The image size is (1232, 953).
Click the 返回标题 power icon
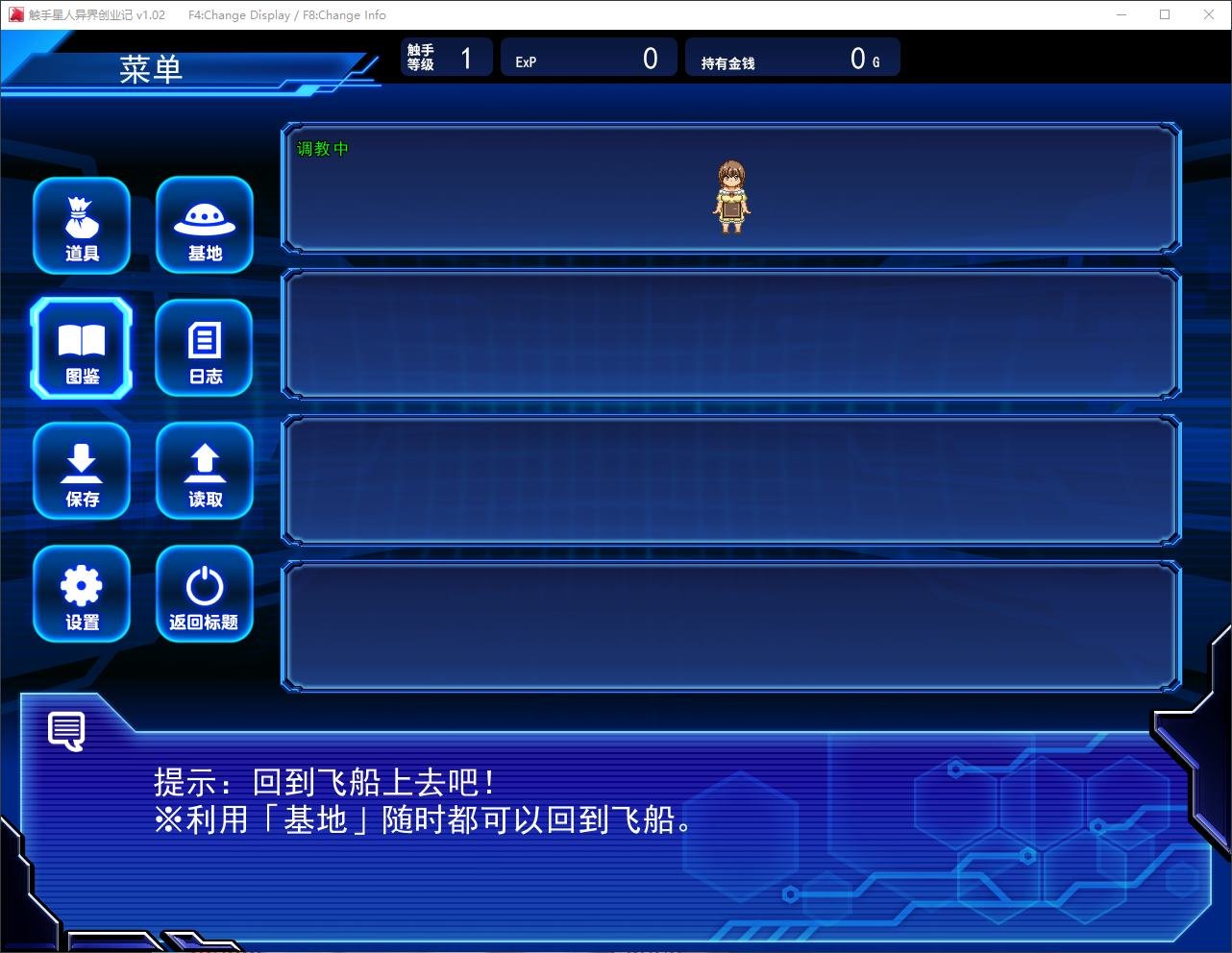pyautogui.click(x=205, y=594)
